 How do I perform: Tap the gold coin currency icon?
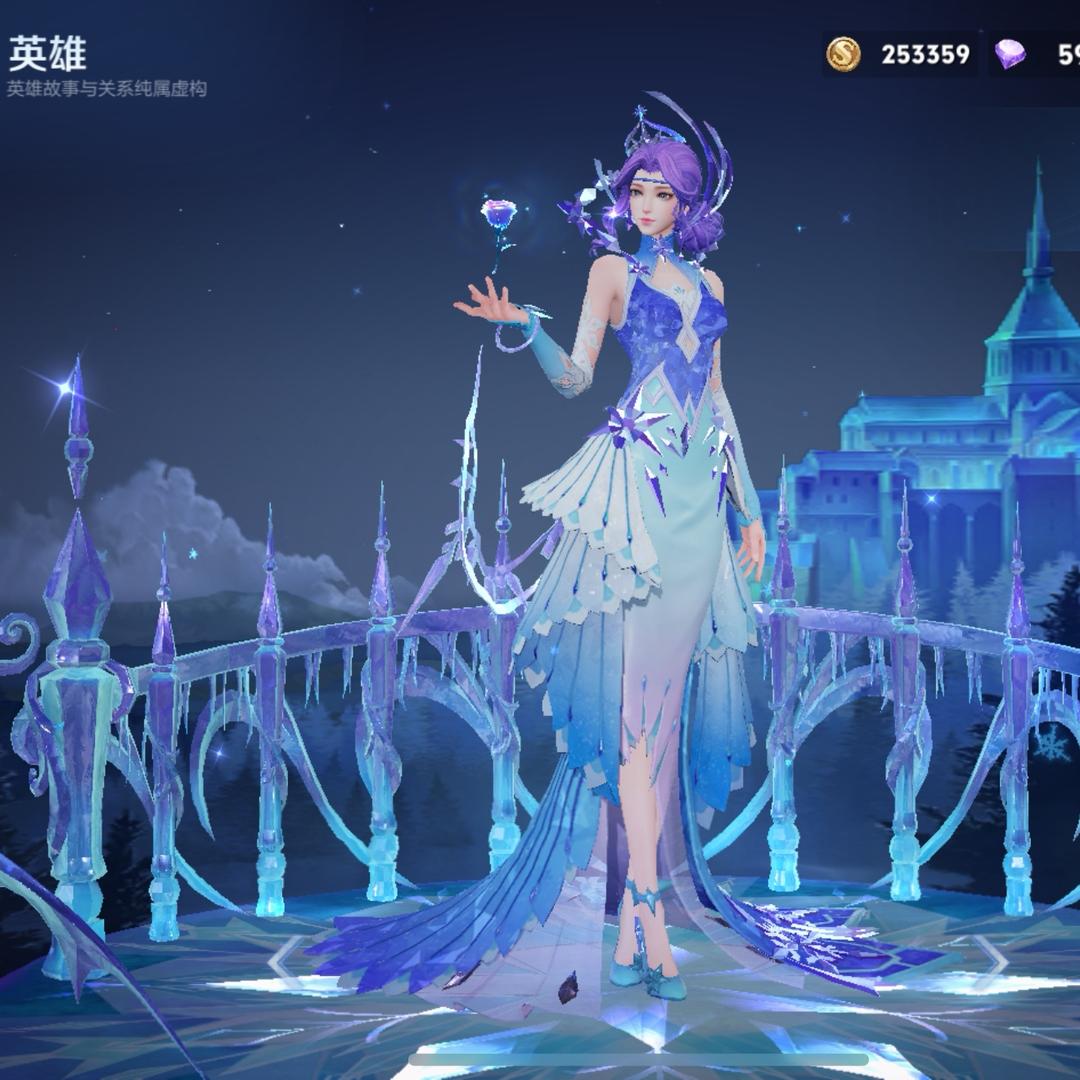[844, 54]
